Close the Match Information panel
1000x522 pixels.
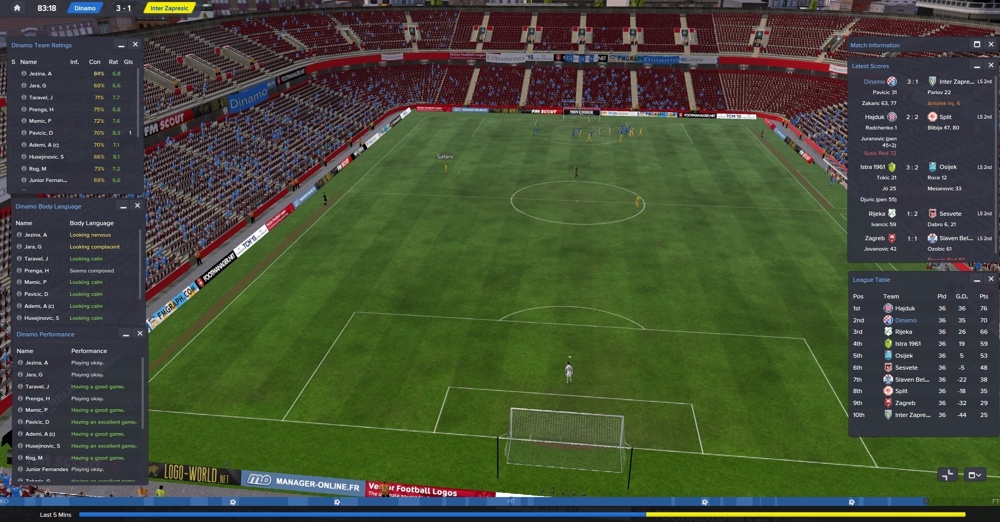[991, 45]
